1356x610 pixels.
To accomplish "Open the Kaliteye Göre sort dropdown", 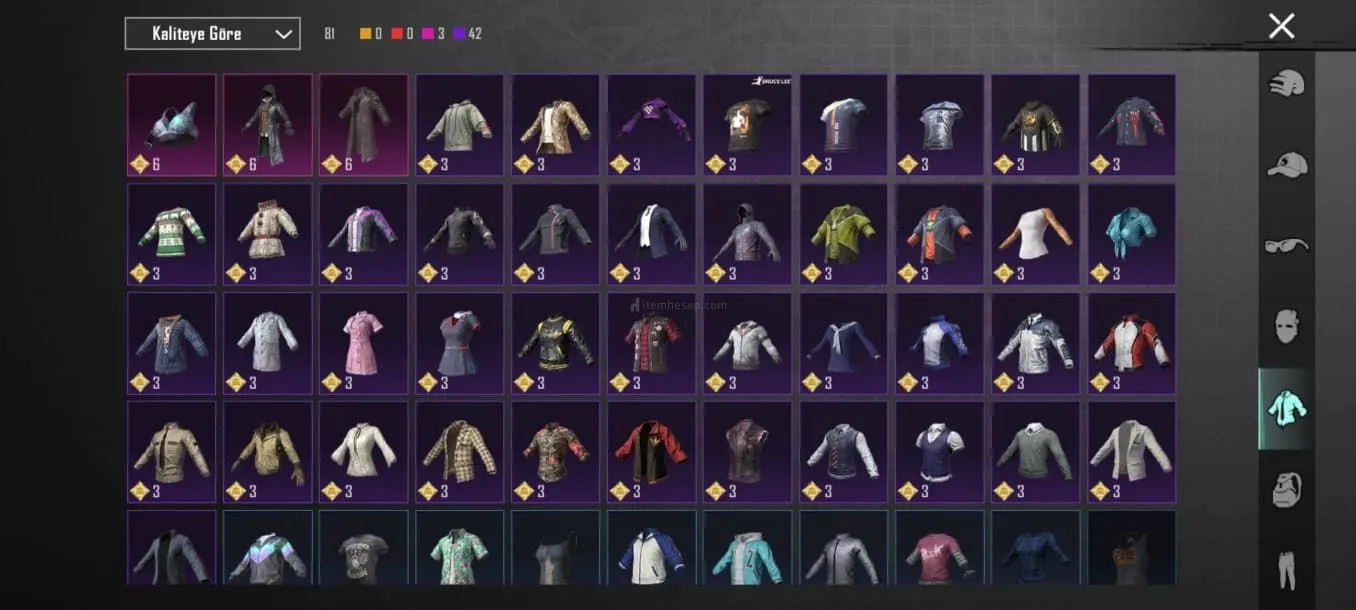I will pyautogui.click(x=212, y=34).
